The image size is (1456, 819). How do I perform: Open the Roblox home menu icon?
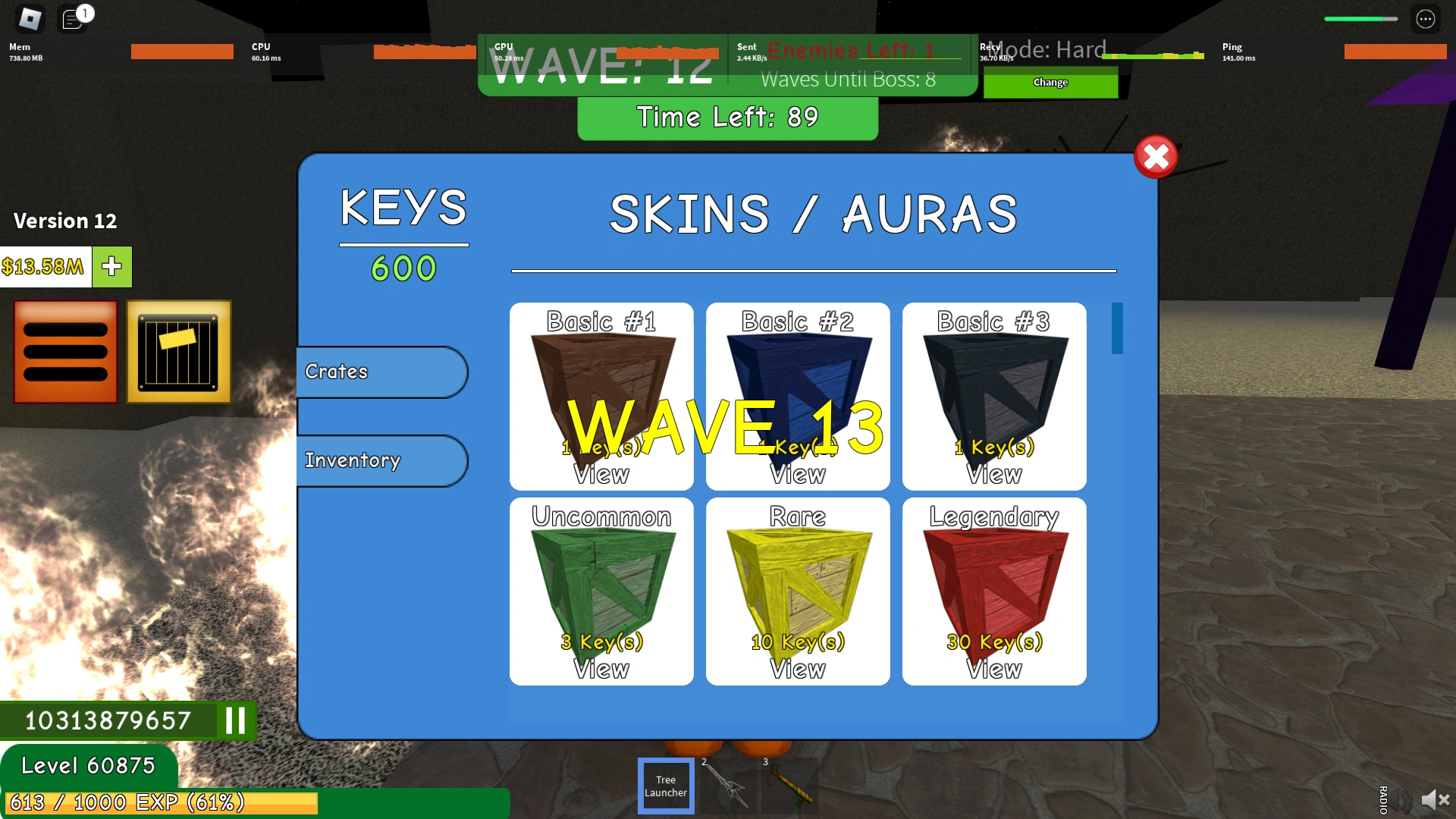click(x=30, y=18)
